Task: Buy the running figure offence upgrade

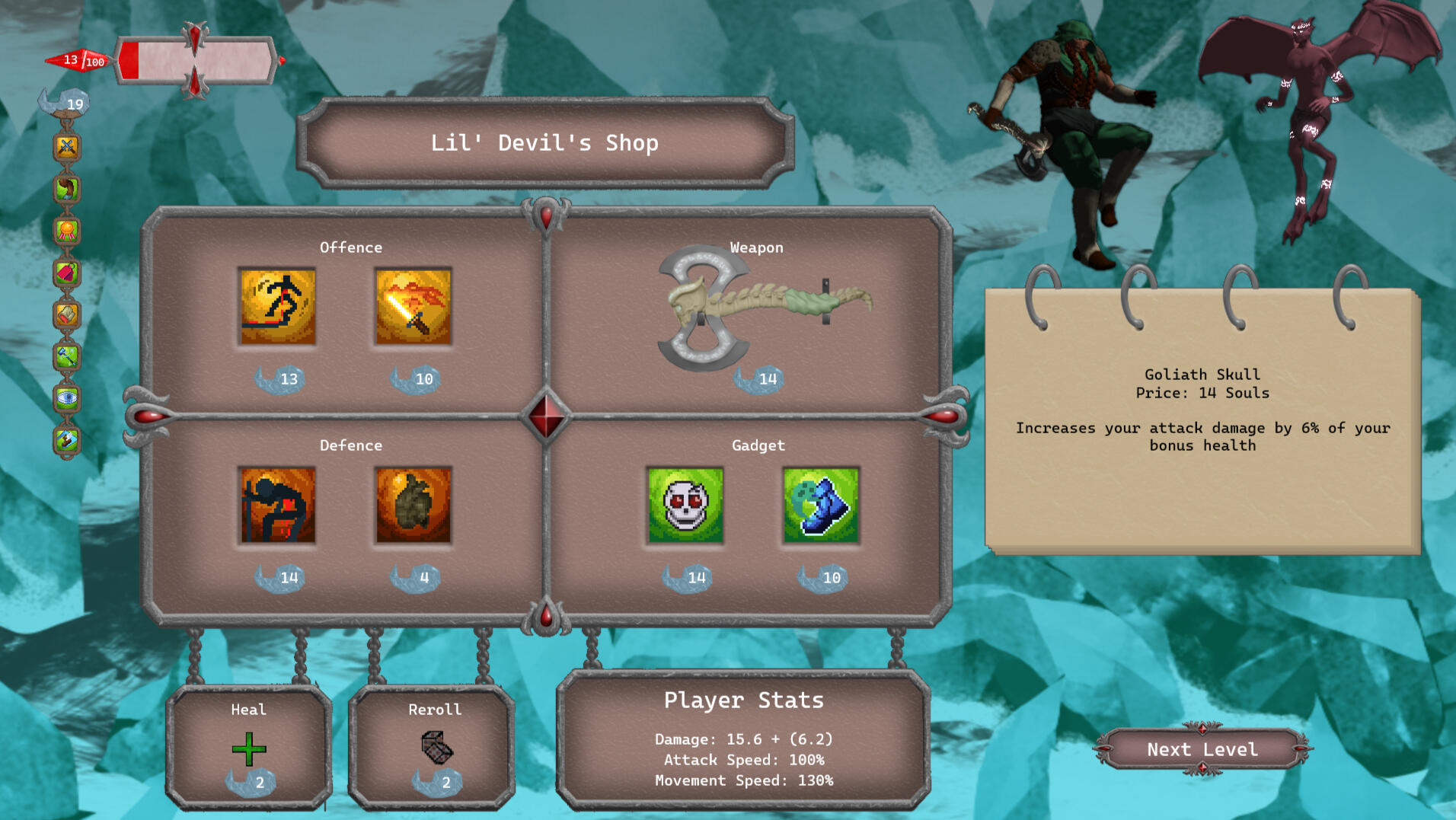Action: [x=277, y=306]
